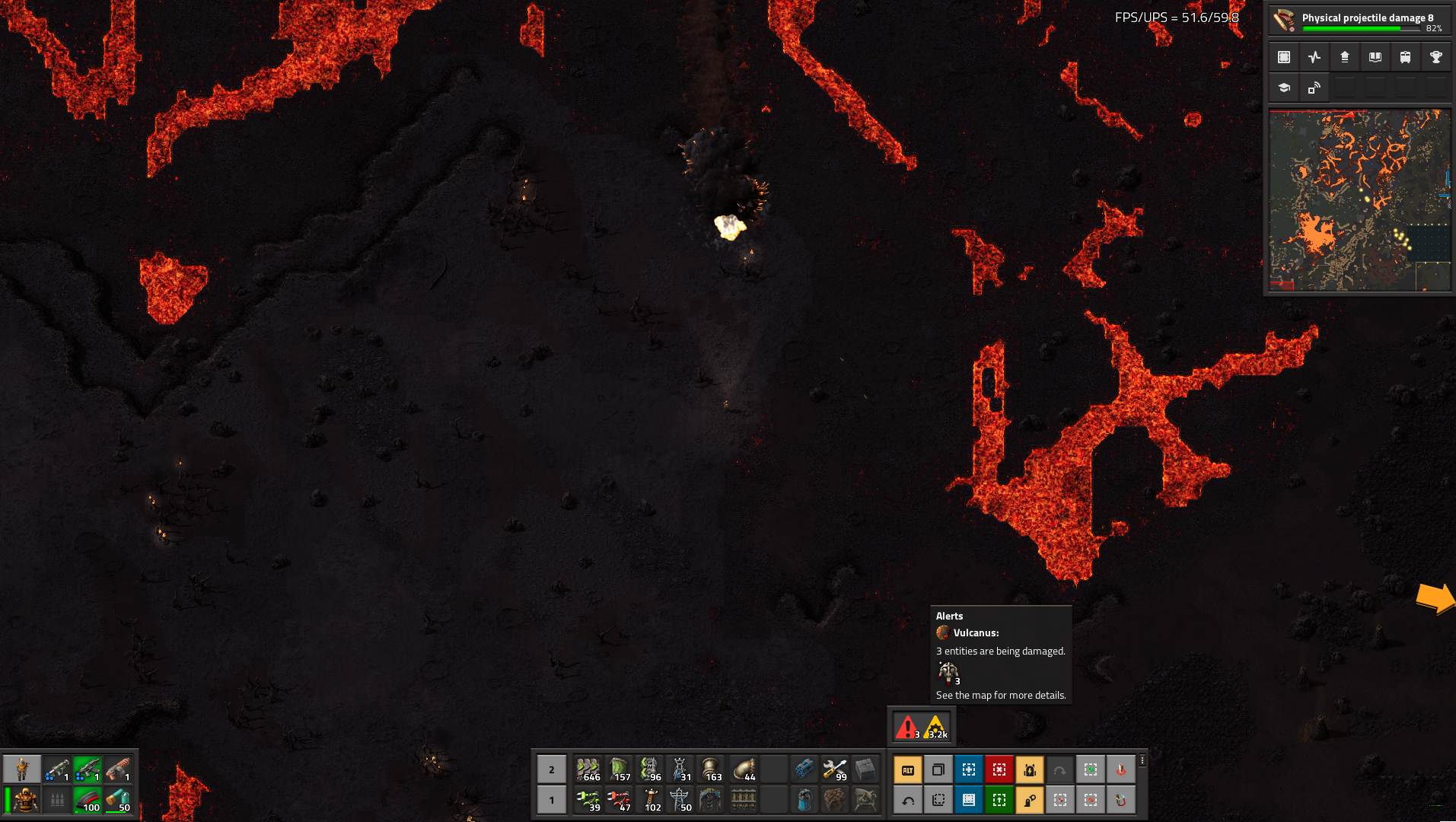This screenshot has width=1456, height=822.
Task: Open the production statistics graph button
Action: coord(1314,57)
